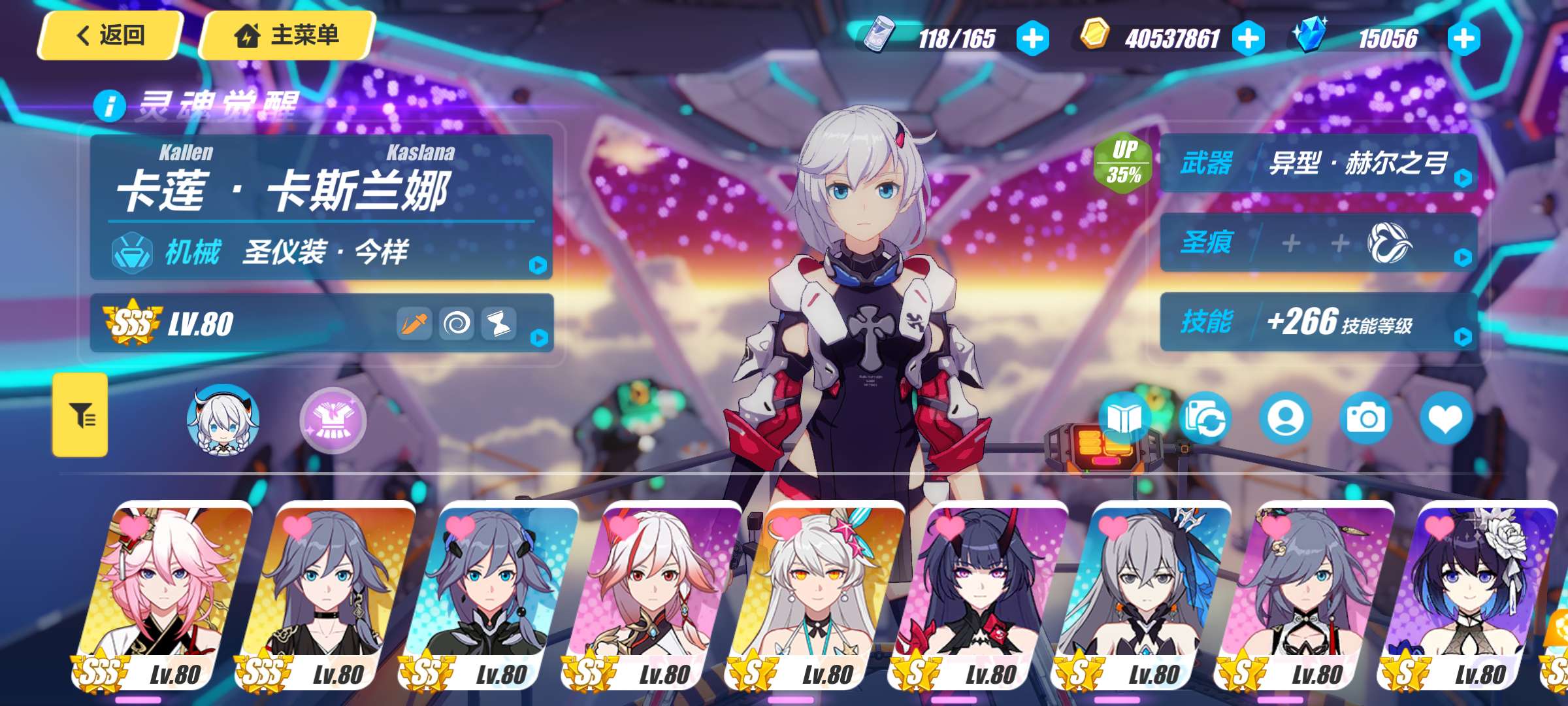Buy crystals with the plus button
The width and height of the screenshot is (1568, 706).
(1463, 39)
